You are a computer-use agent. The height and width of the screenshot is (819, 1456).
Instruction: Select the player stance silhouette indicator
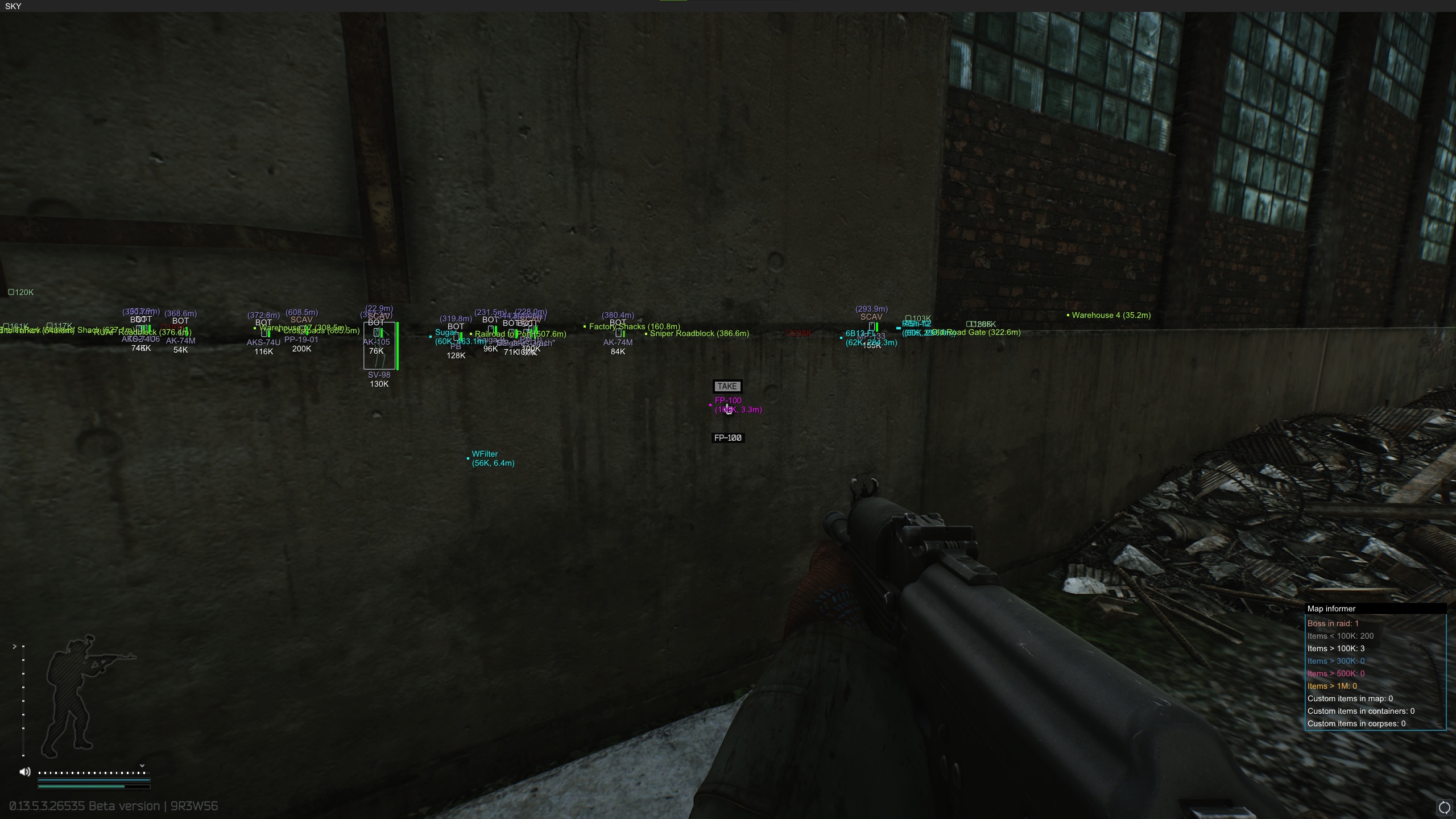85,696
